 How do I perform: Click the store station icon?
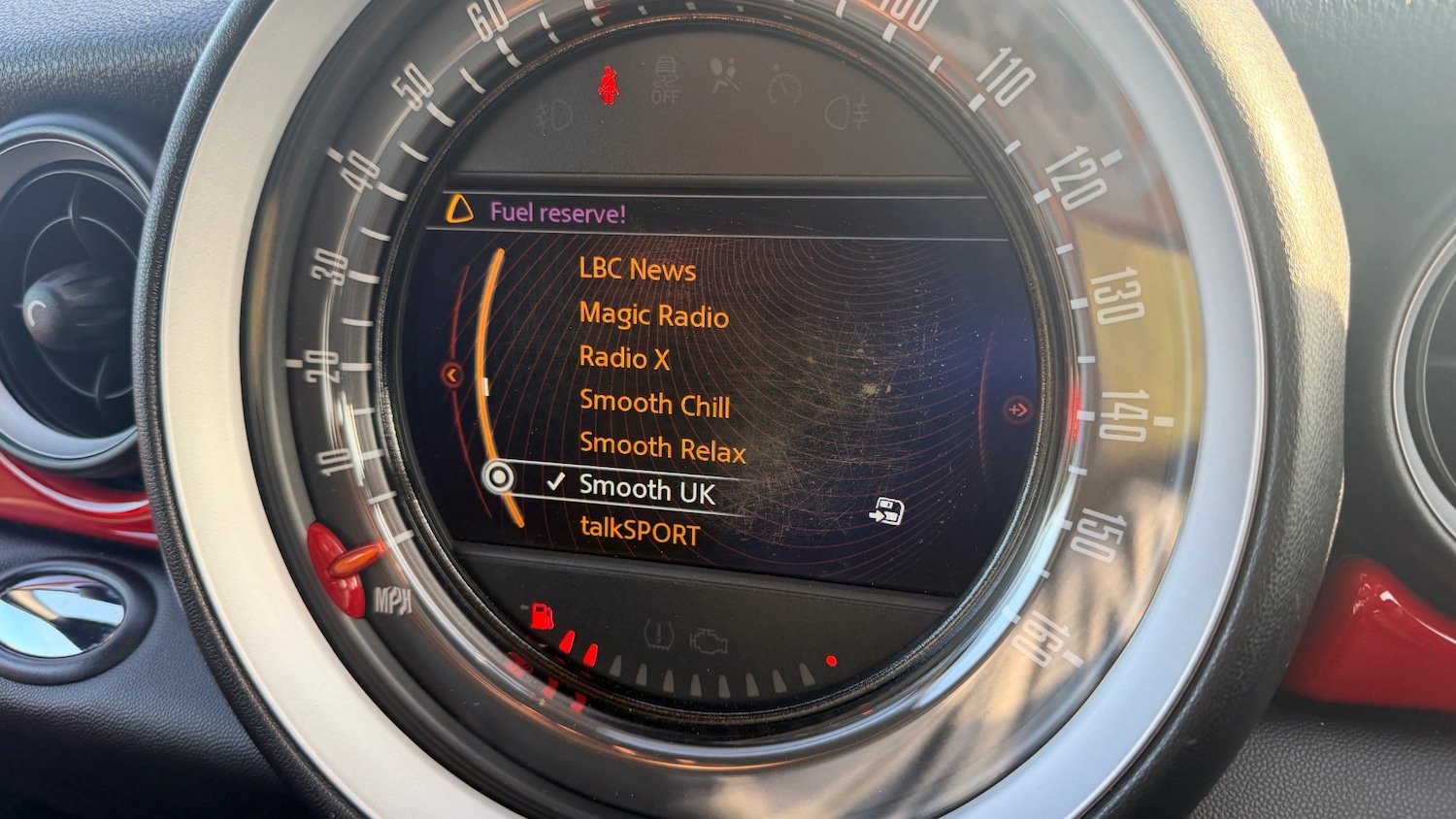[x=886, y=511]
